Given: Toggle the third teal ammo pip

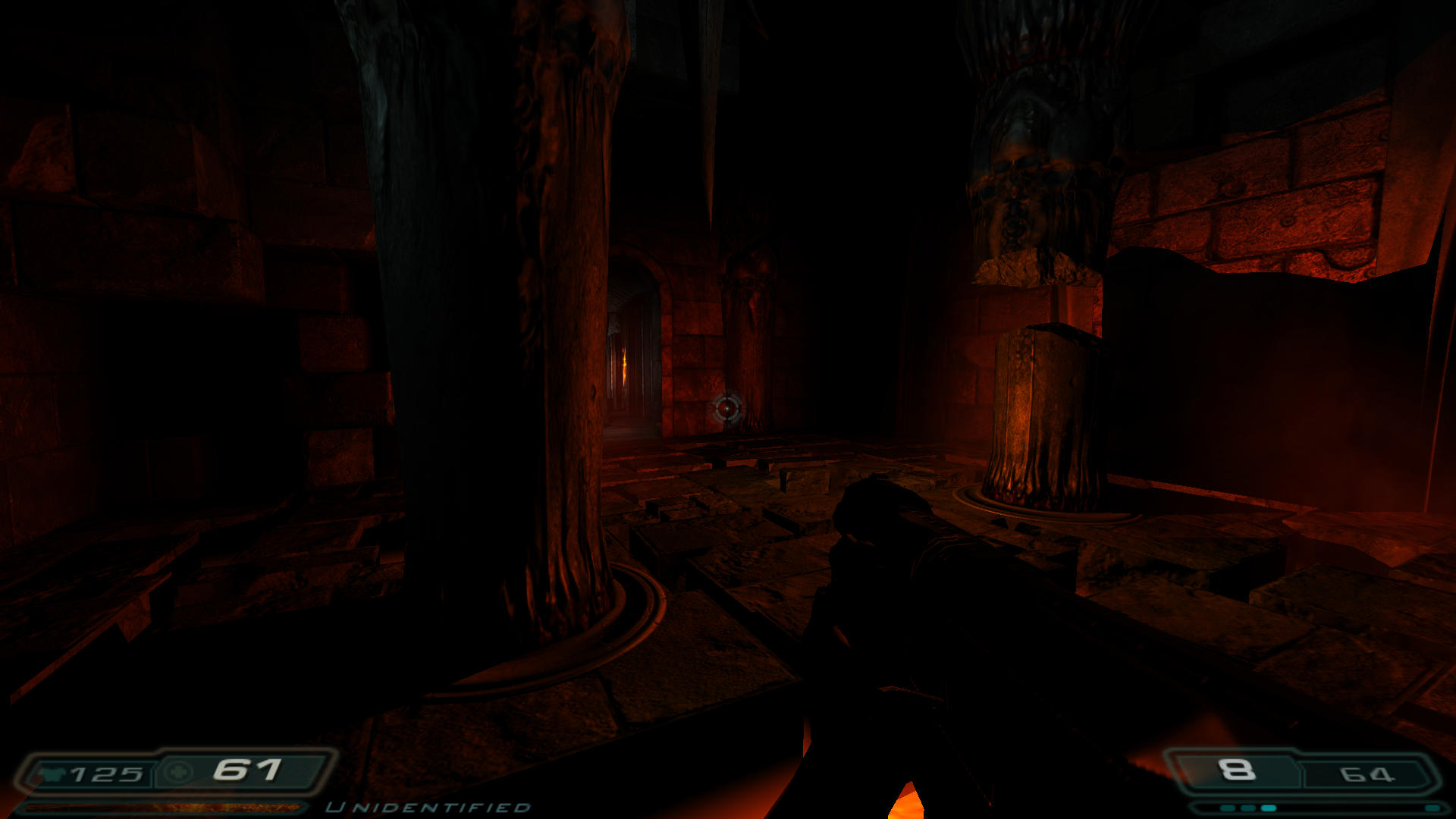Looking at the screenshot, I should tap(1269, 808).
